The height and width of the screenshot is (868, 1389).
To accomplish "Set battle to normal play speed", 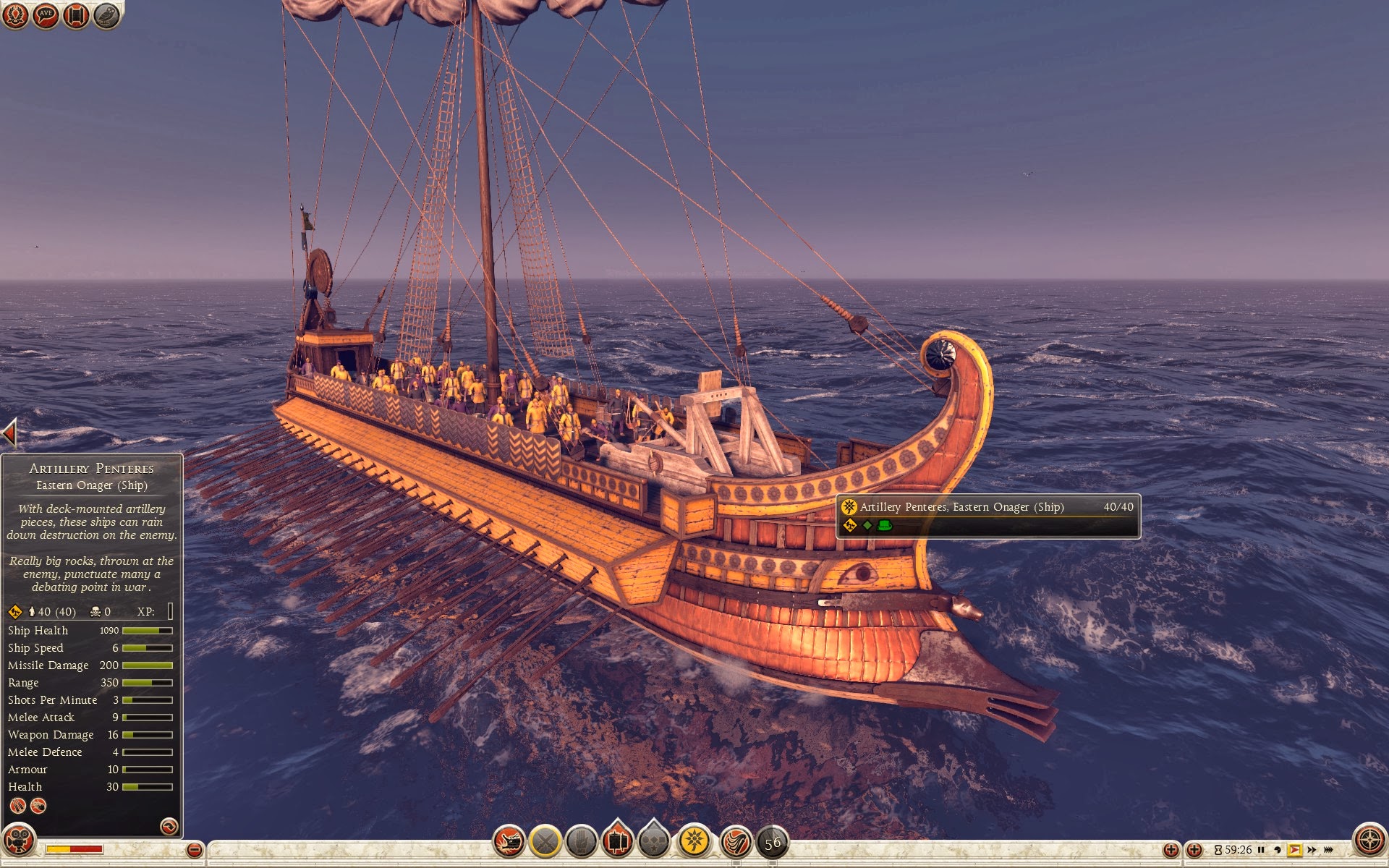I will click(x=1294, y=850).
